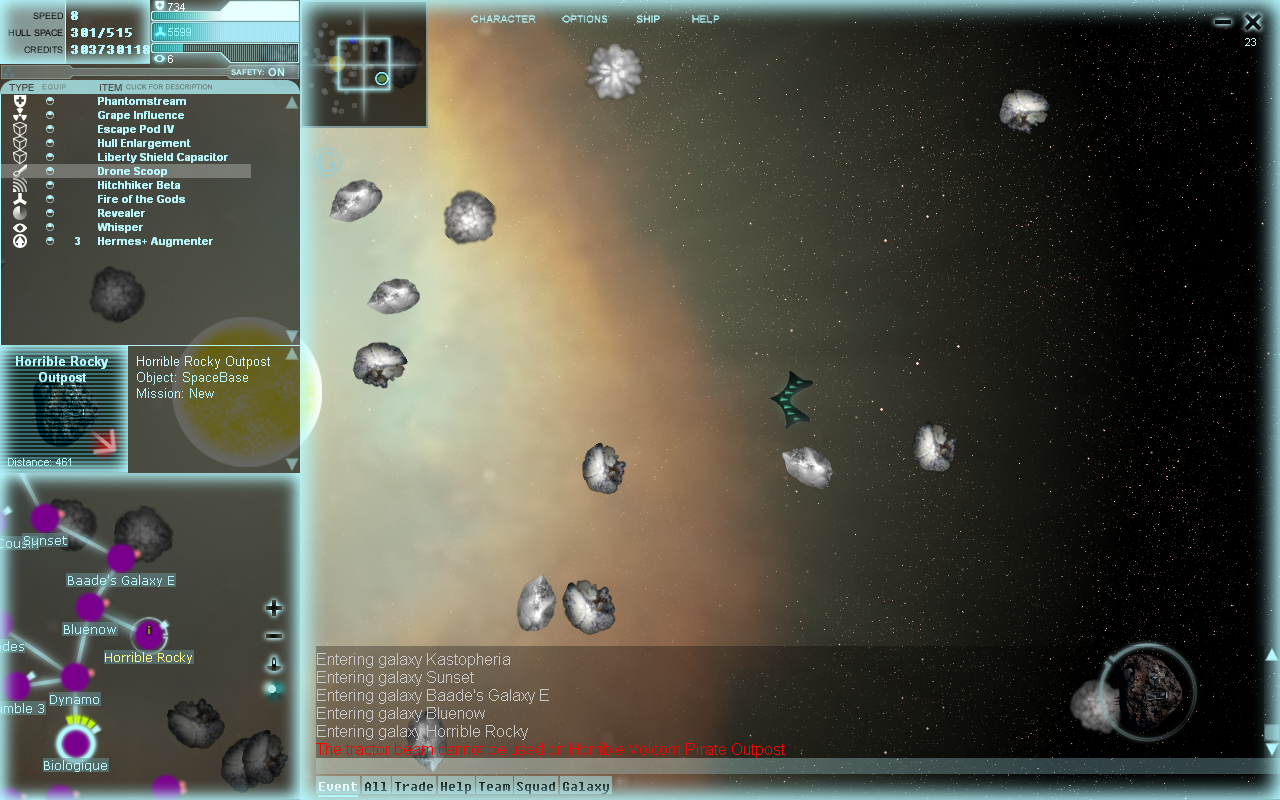Select Horrible Rocky on galaxy map

point(149,633)
